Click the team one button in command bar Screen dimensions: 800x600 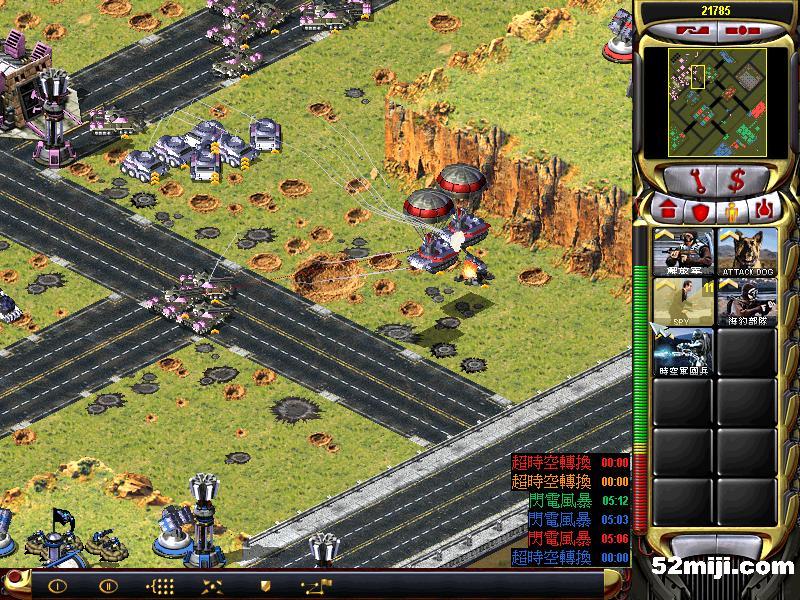57,586
